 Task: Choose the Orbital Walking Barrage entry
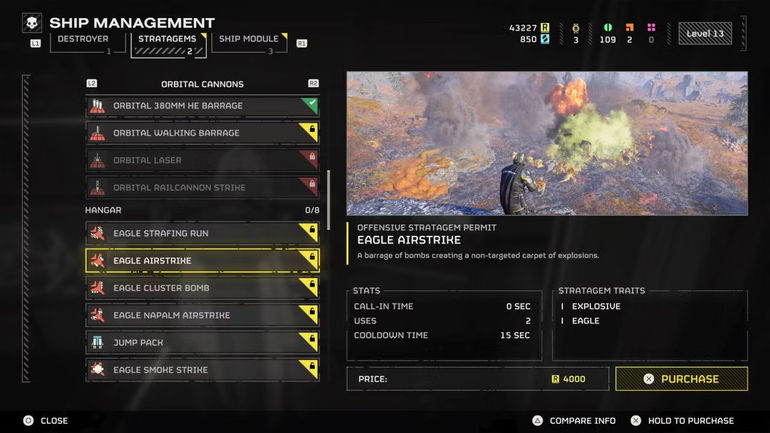[202, 133]
